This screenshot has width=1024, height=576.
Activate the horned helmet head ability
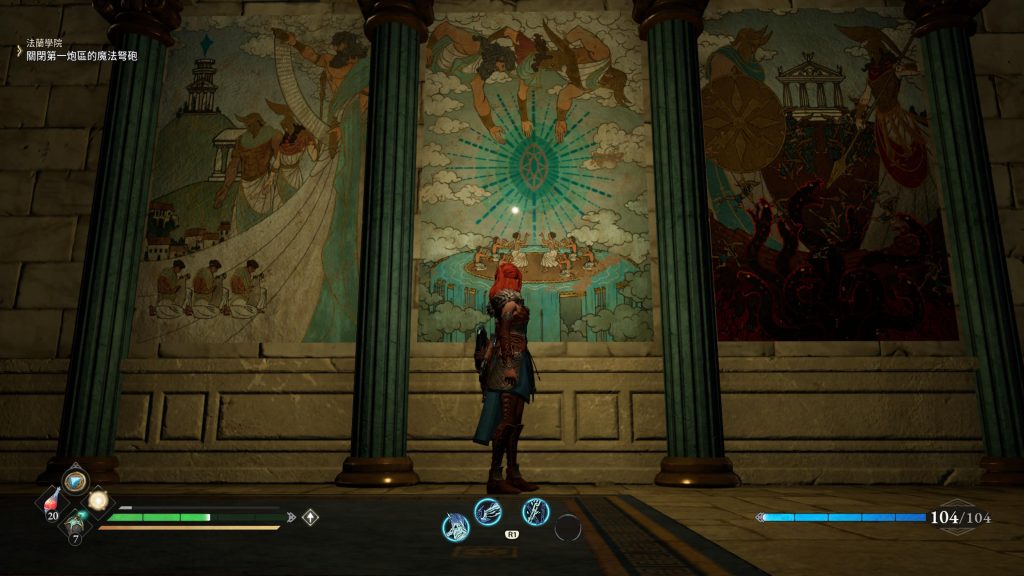click(456, 527)
